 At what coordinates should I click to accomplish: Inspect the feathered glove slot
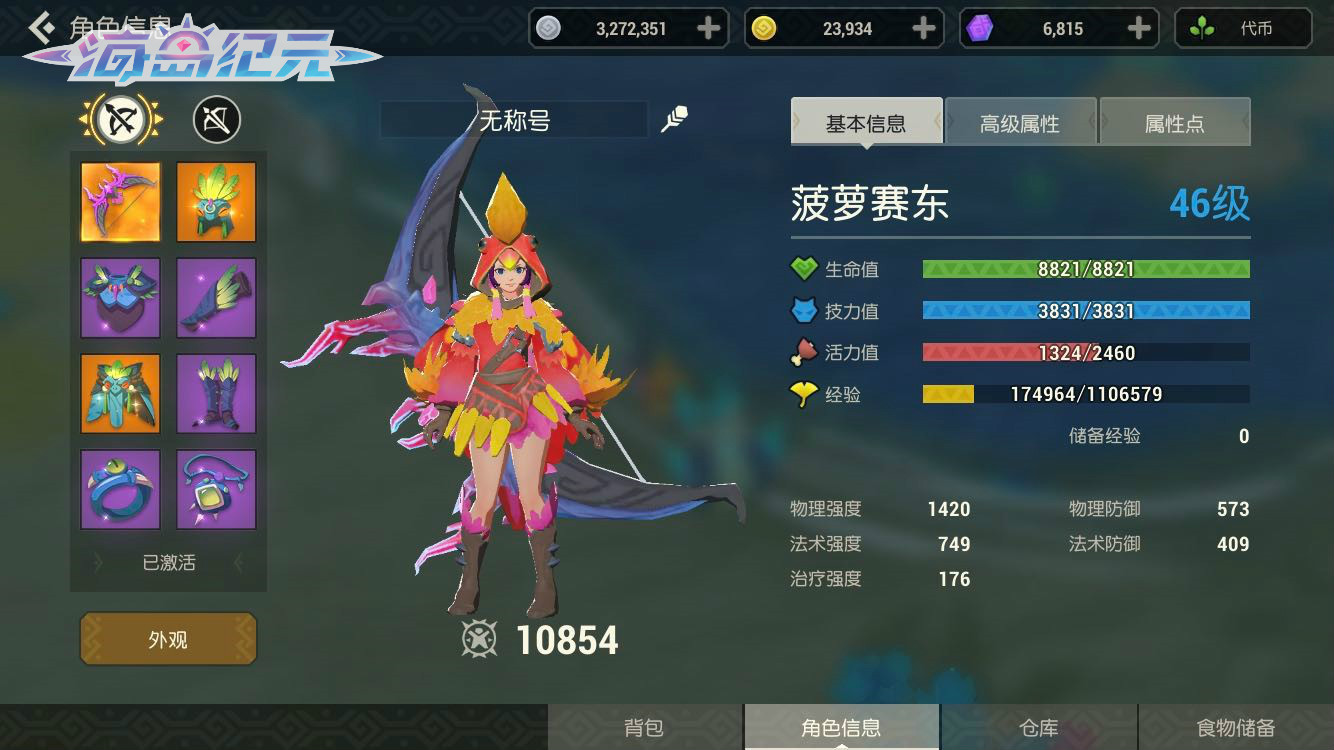[216, 298]
